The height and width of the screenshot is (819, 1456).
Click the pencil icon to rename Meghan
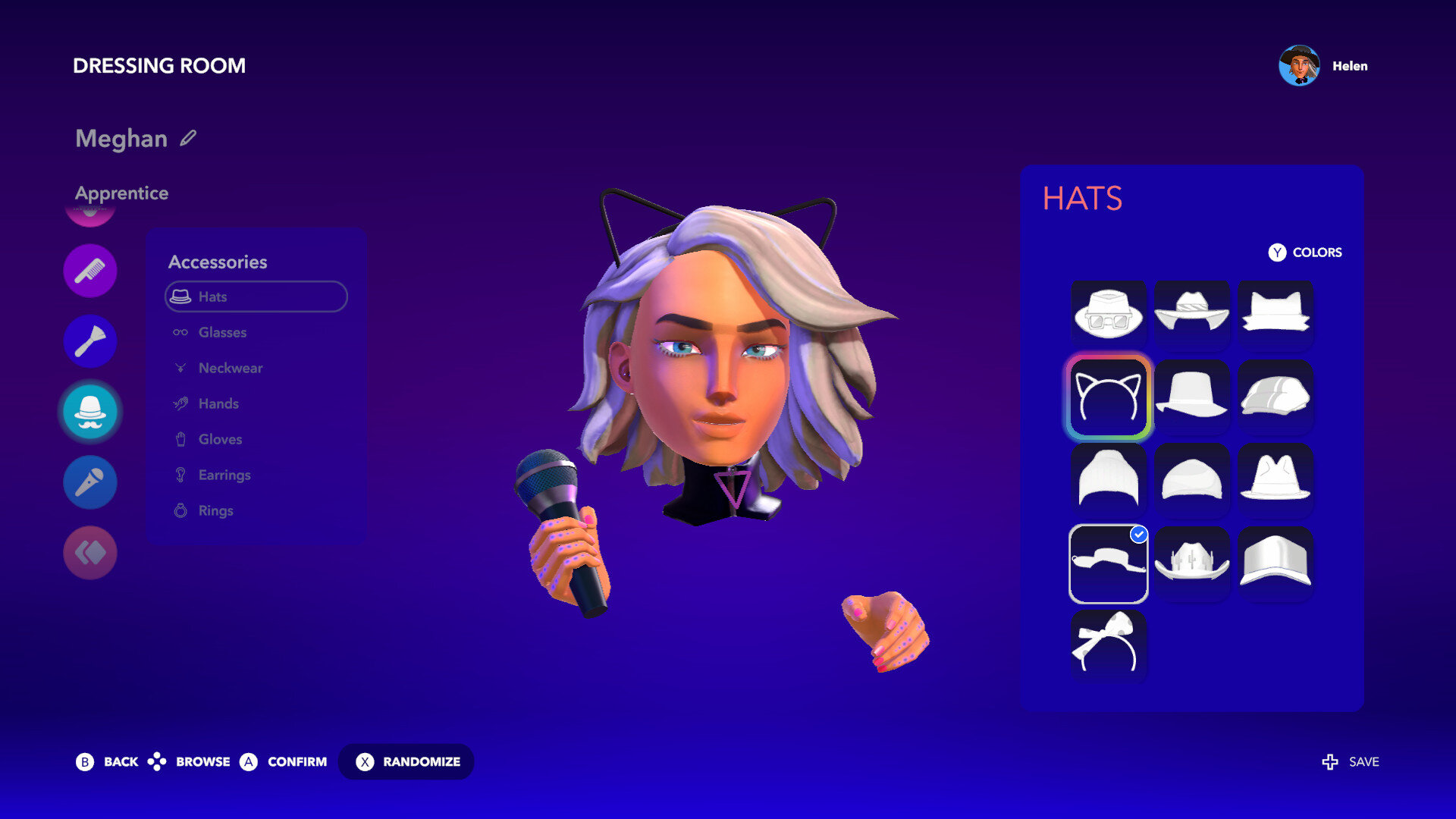188,138
